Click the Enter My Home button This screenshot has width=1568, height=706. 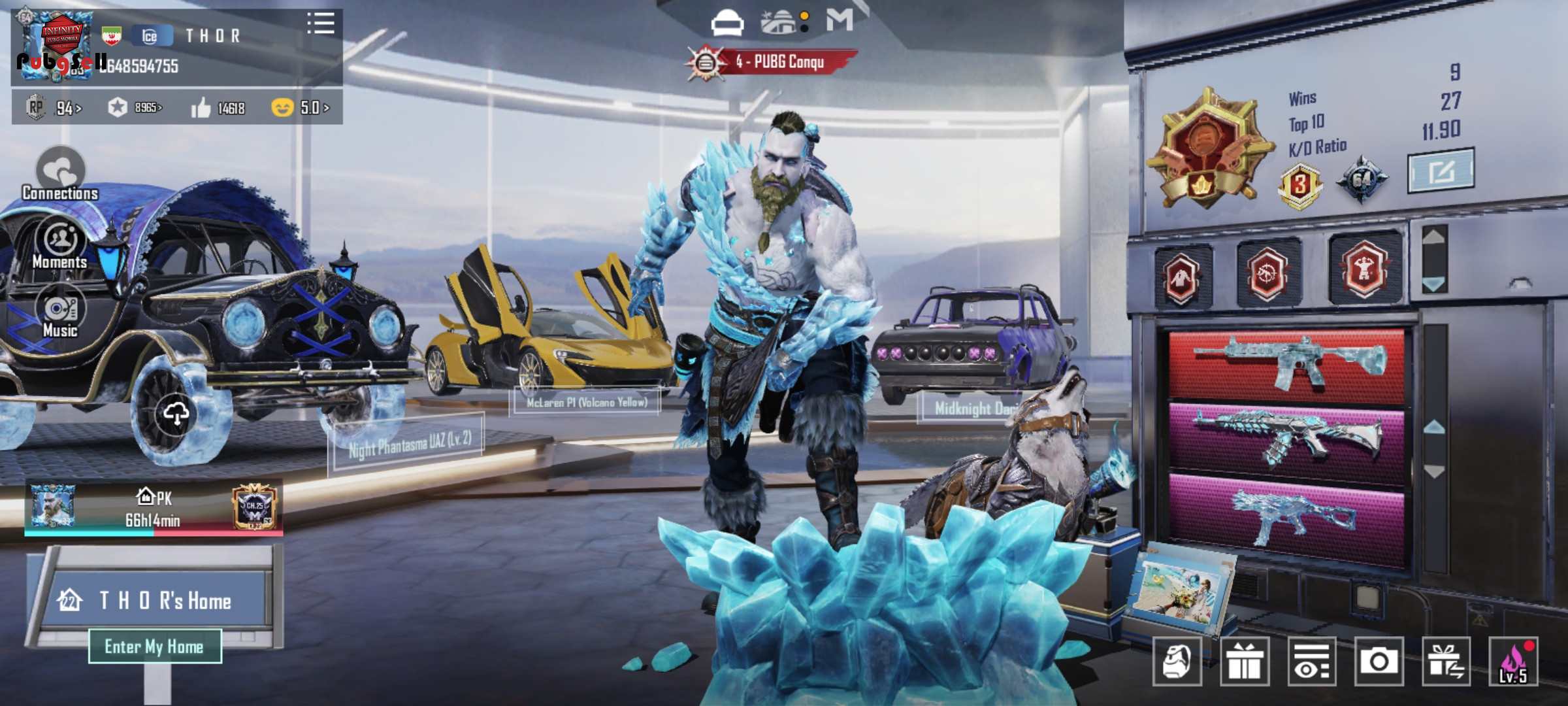(155, 647)
